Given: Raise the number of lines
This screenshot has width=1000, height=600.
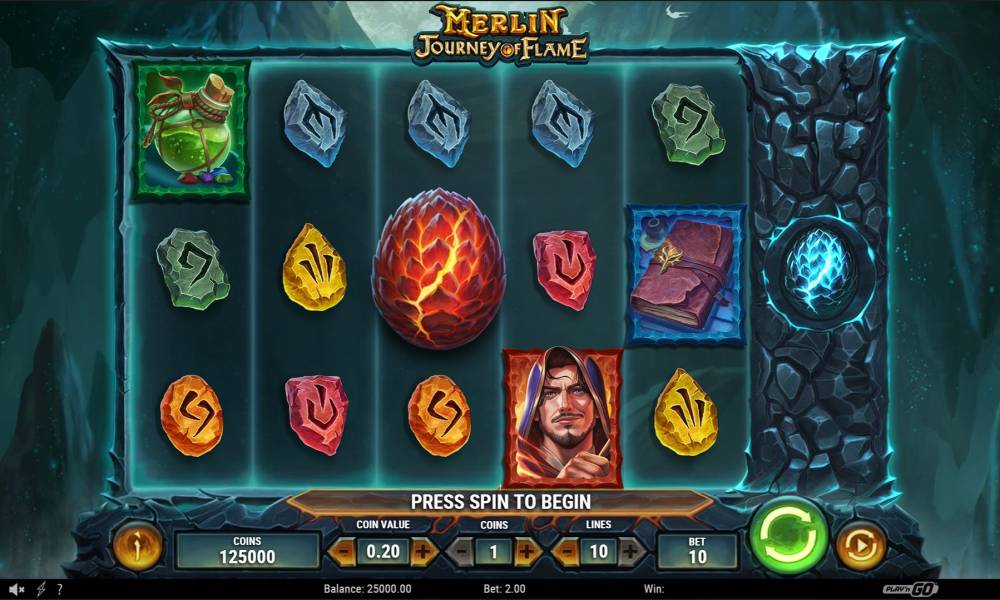Looking at the screenshot, I should pos(631,550).
